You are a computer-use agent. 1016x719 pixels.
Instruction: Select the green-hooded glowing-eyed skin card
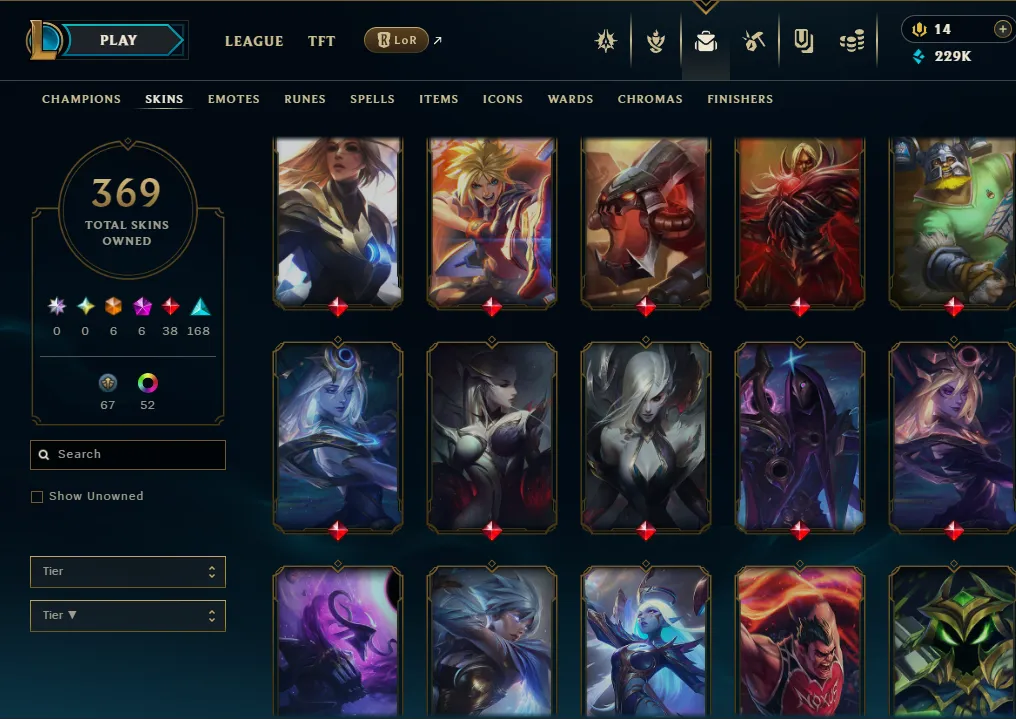pyautogui.click(x=953, y=640)
